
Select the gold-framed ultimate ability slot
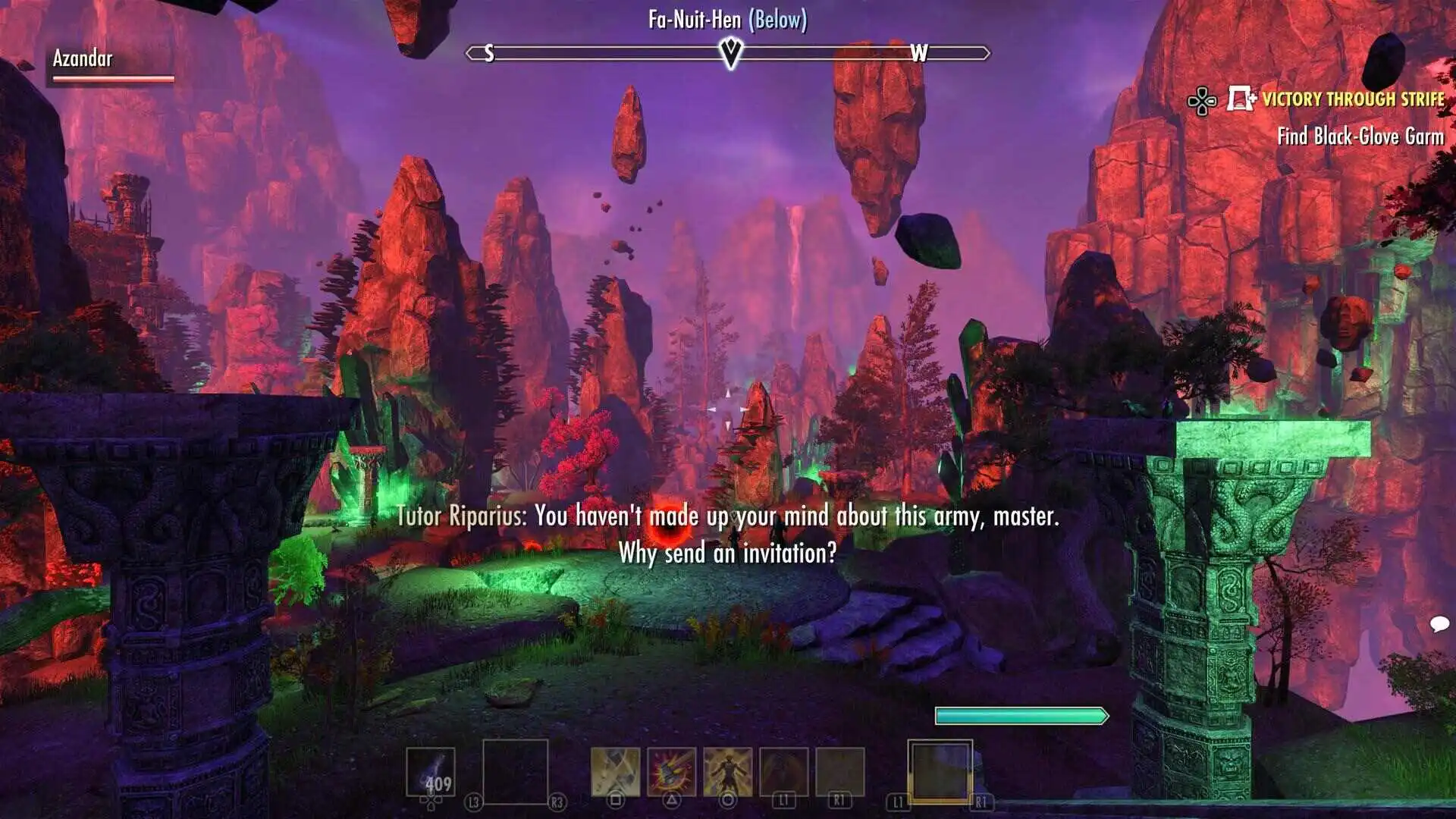tap(940, 771)
